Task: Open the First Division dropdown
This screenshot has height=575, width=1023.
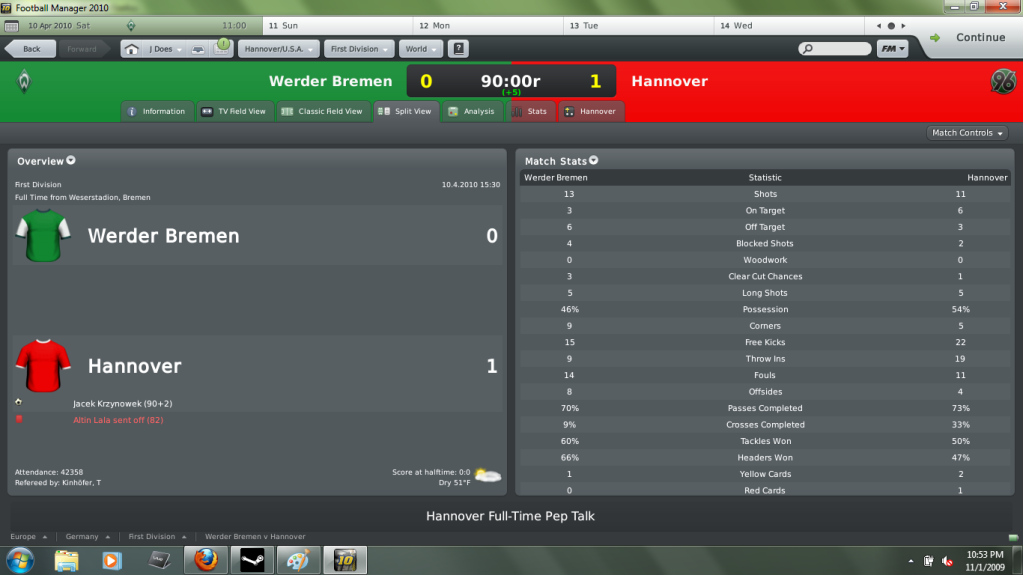Action: click(360, 48)
